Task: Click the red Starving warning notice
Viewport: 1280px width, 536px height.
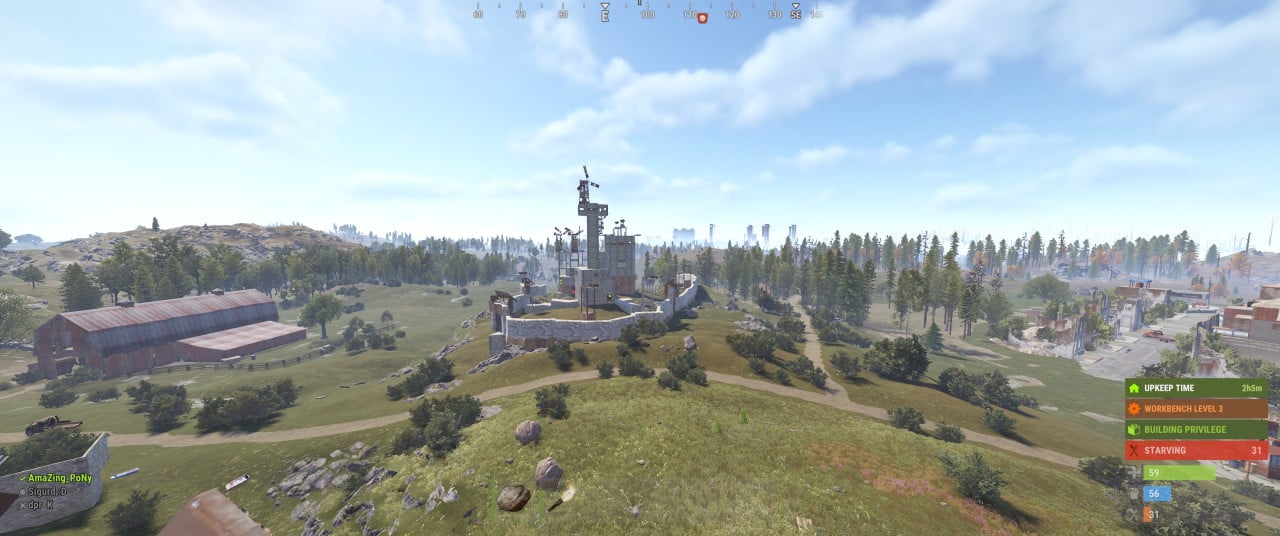Action: (1196, 450)
